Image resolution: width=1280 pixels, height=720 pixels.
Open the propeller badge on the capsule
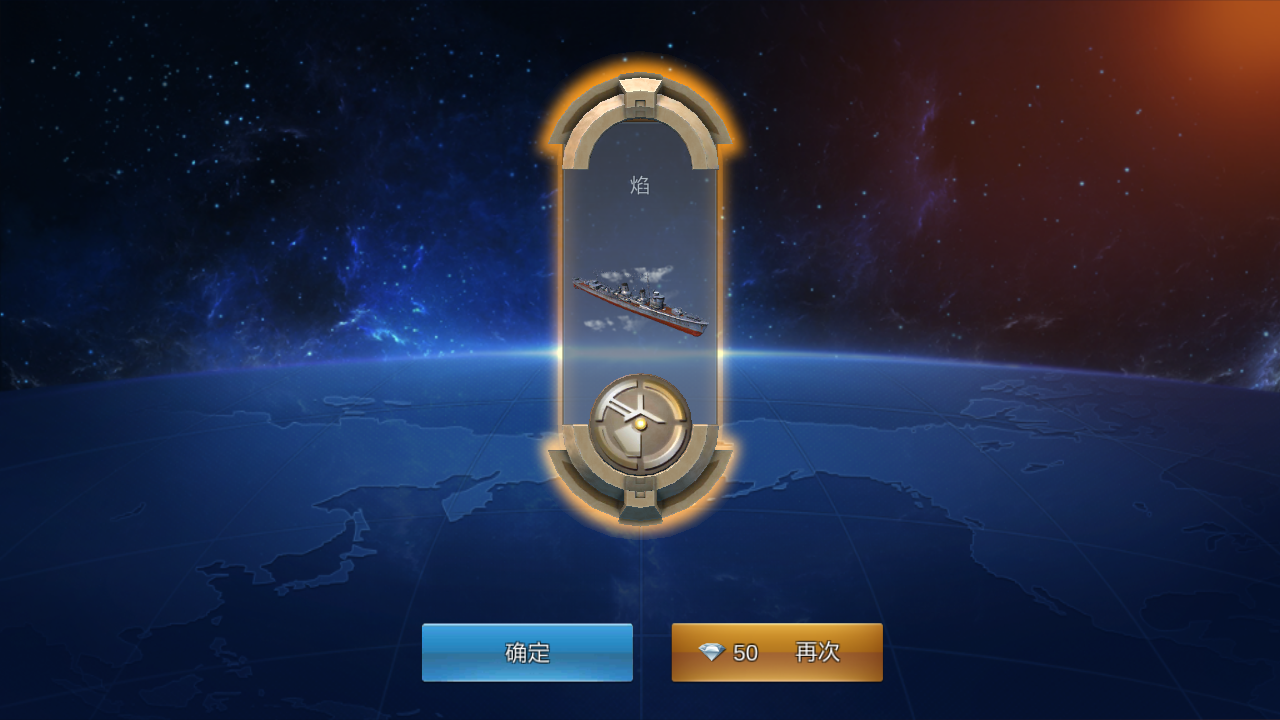coord(638,422)
